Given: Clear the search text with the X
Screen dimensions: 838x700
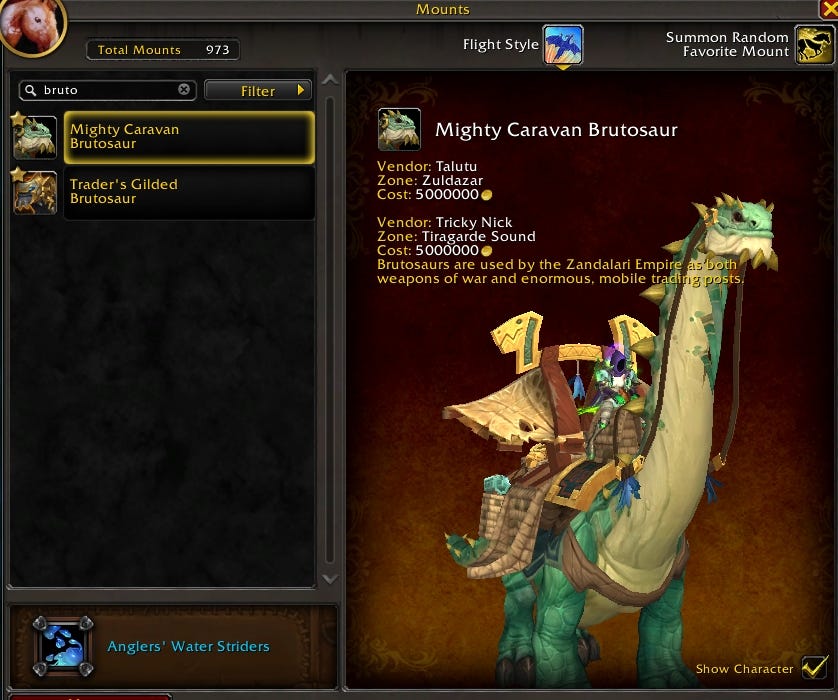Looking at the screenshot, I should pyautogui.click(x=184, y=90).
